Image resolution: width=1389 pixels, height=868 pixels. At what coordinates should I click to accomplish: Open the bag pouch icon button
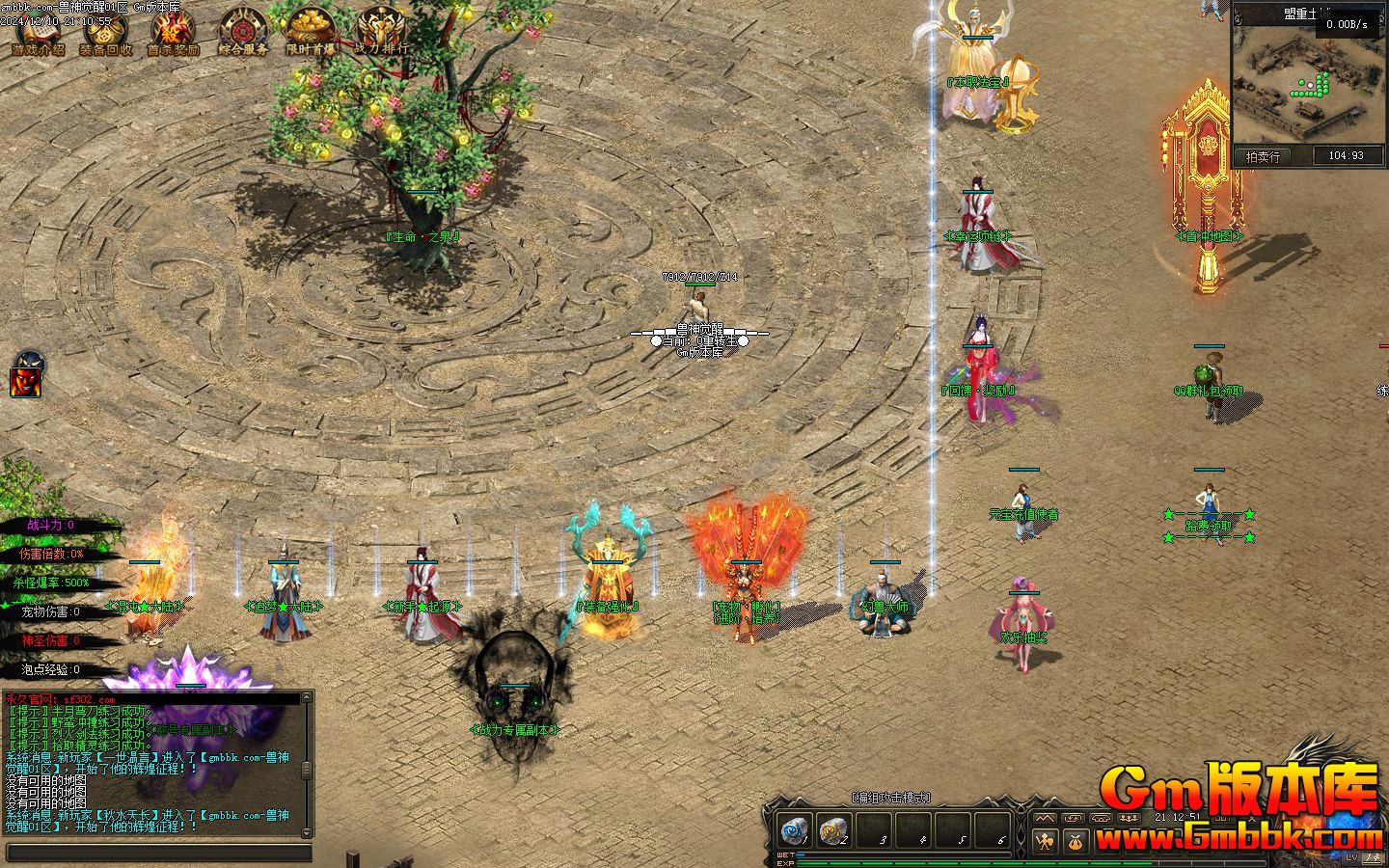tap(1076, 842)
